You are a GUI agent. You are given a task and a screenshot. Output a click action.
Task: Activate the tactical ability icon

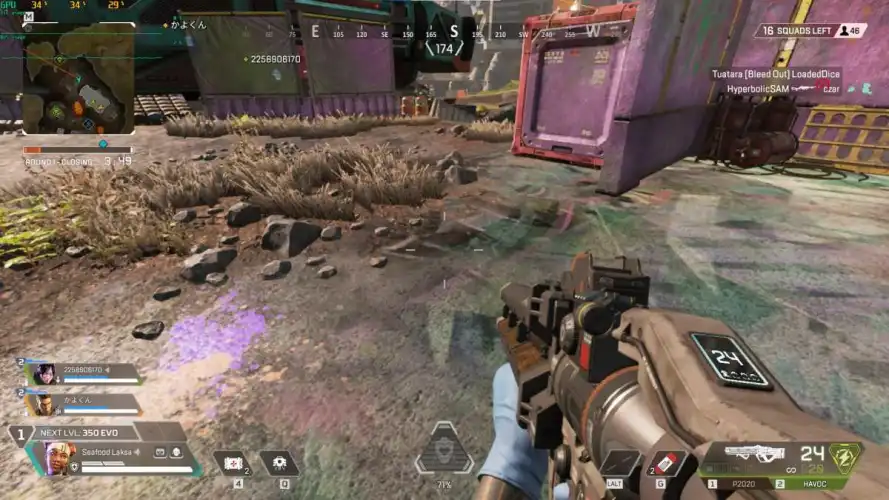pos(281,464)
